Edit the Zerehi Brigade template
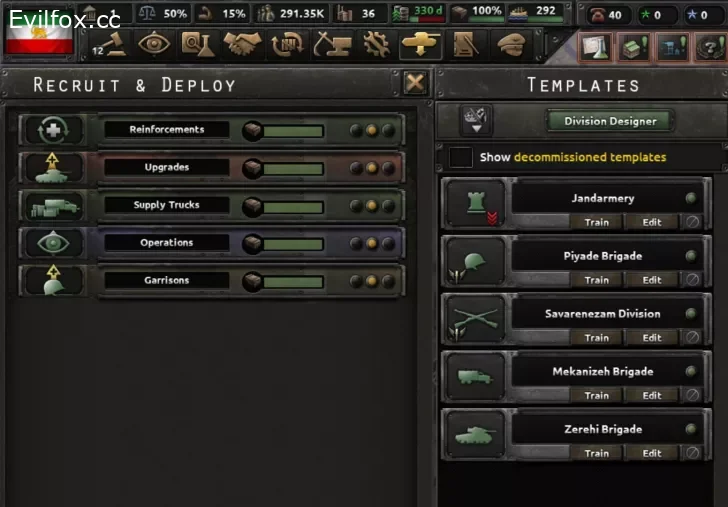Image resolution: width=728 pixels, height=507 pixels. 652,453
